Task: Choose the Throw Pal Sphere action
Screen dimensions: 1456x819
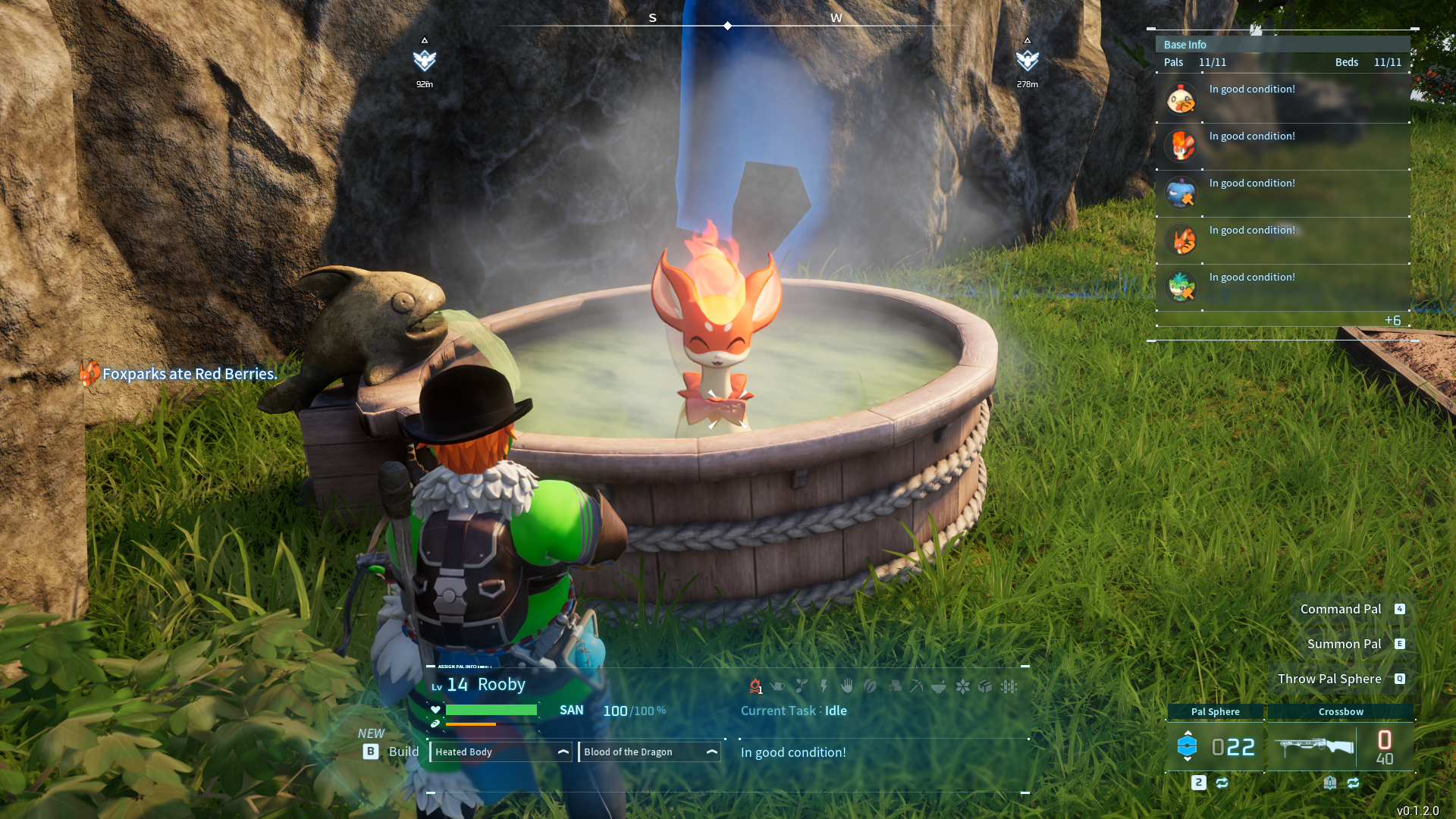Action: point(1329,679)
